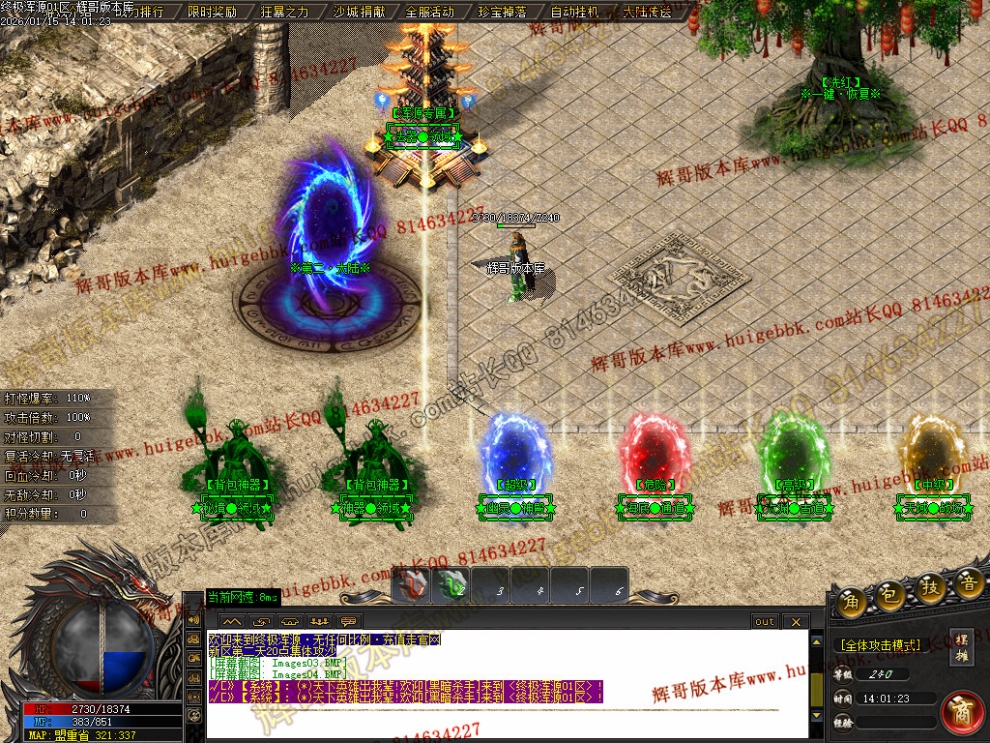Screen dimensions: 990x743
Task: Open the 狂暴之力 menu button
Action: click(x=285, y=12)
